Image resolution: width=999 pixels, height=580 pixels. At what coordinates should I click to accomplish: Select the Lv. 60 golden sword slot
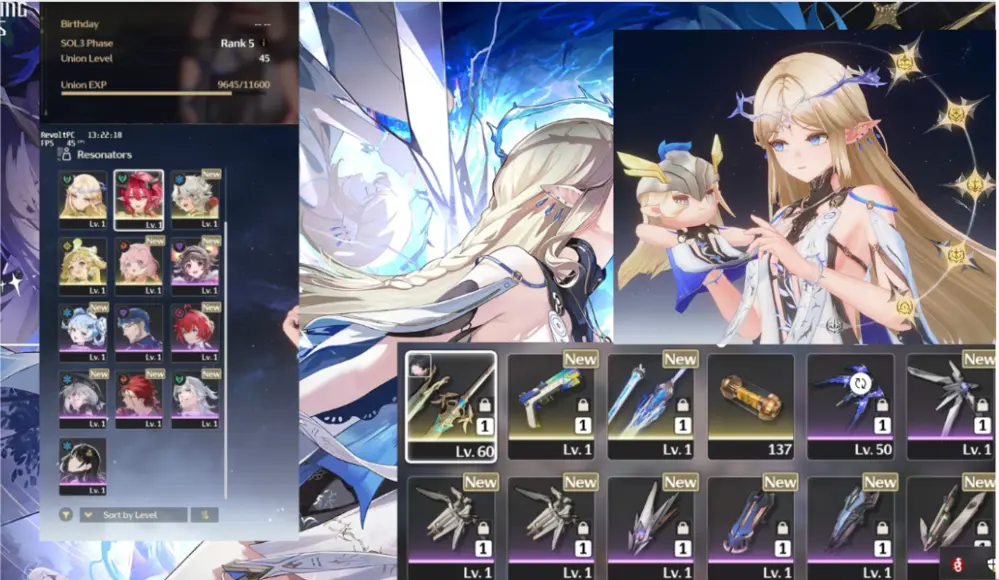[x=451, y=405]
